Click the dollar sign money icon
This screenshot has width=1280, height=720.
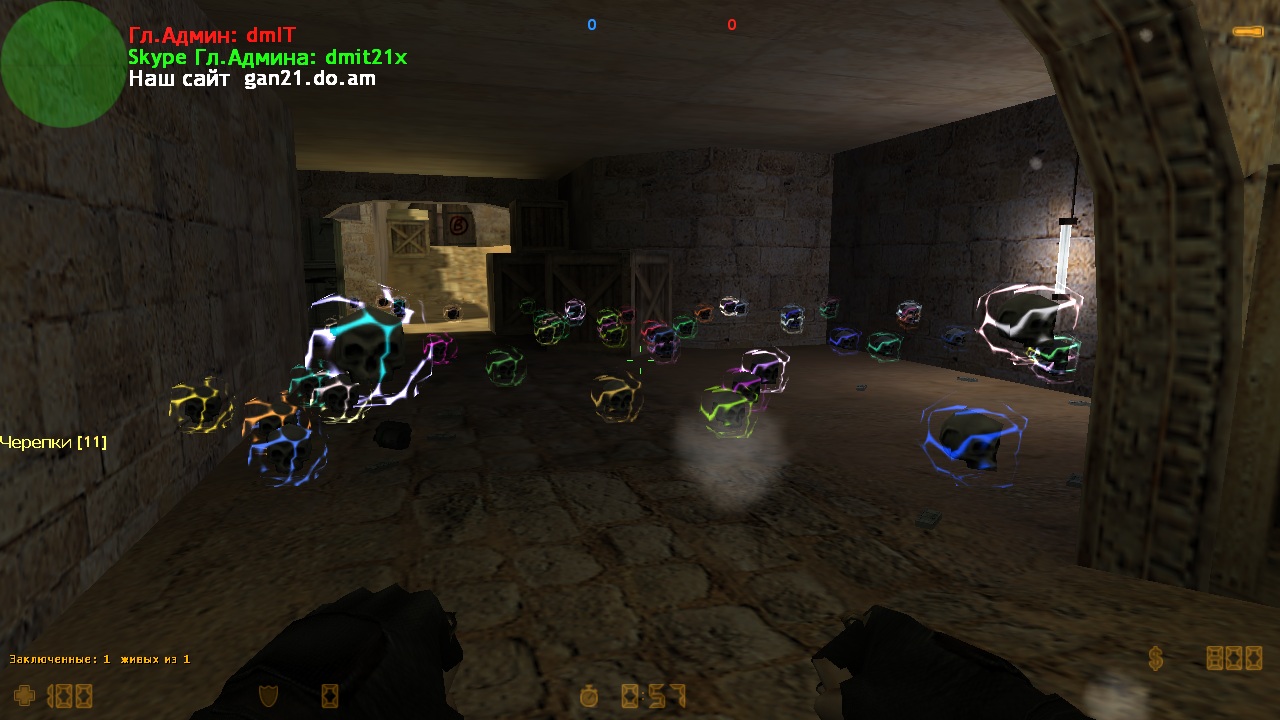[x=1156, y=658]
